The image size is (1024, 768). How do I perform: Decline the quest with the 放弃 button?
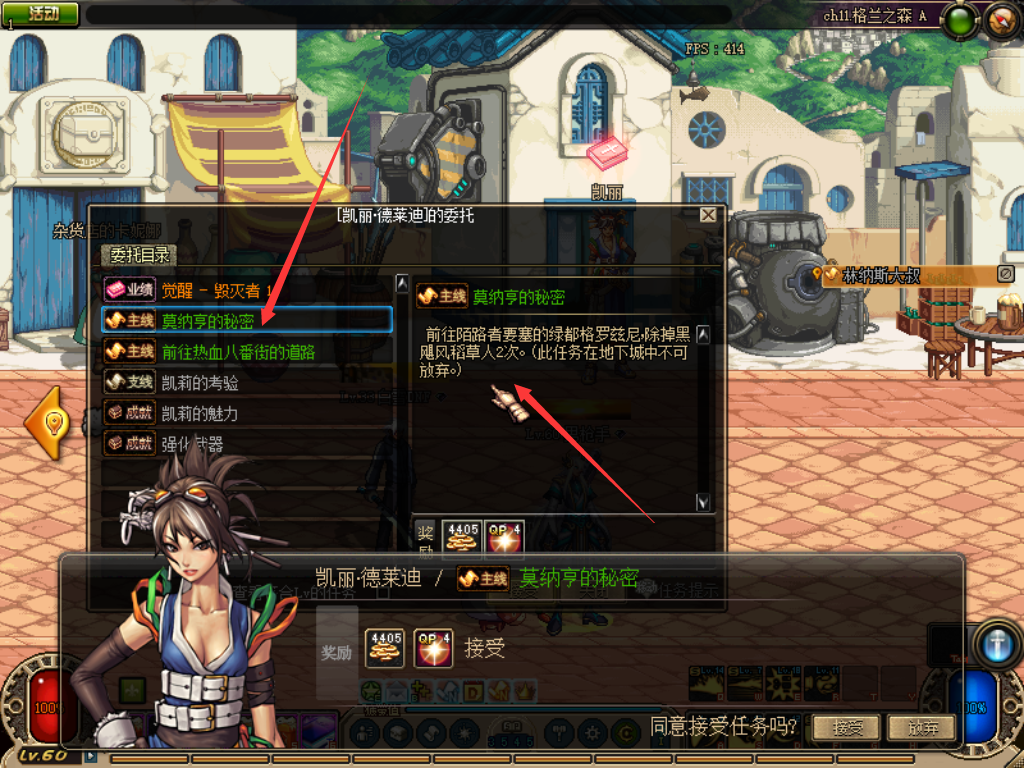pyautogui.click(x=920, y=727)
